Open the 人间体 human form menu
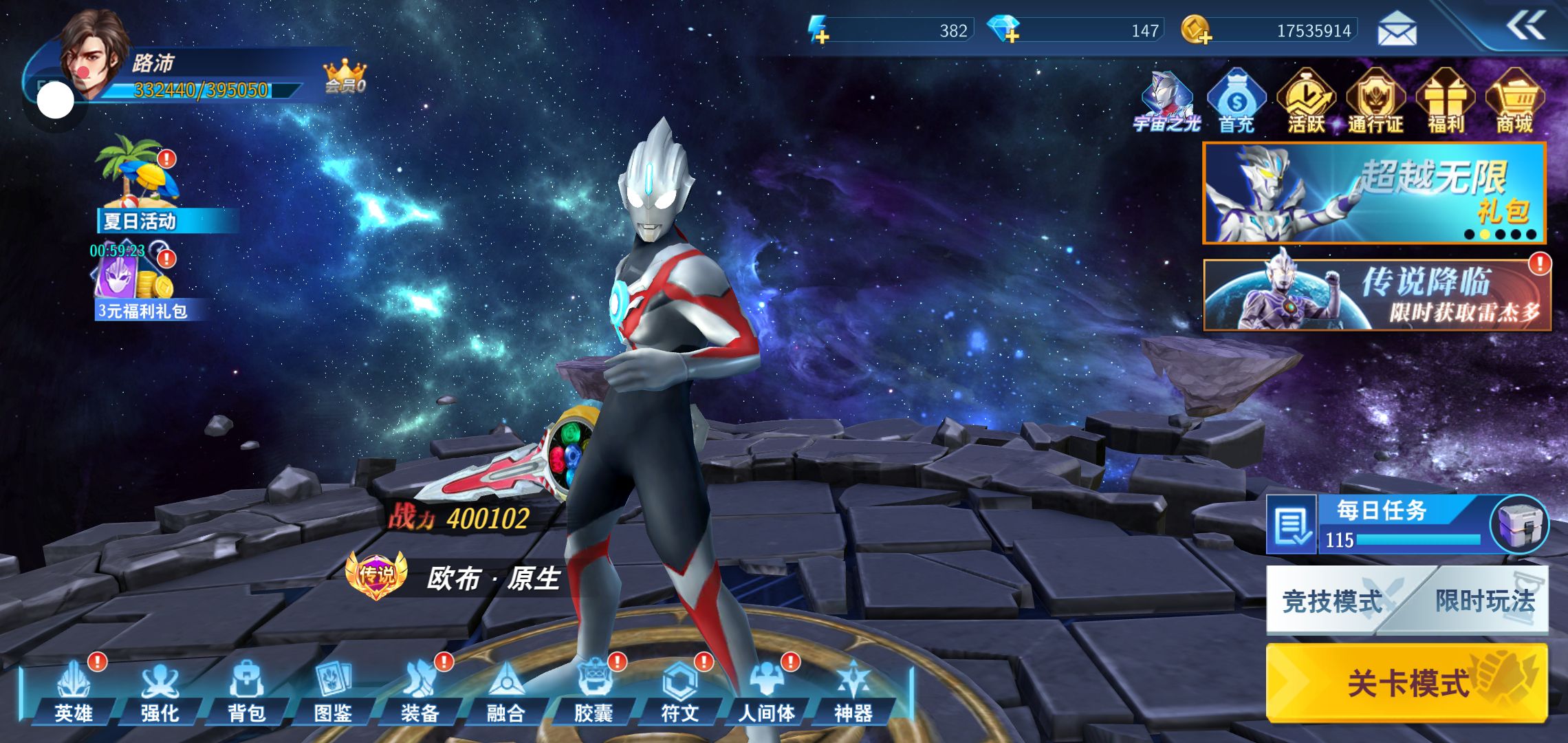Screen dimensions: 1568x743 coord(766,691)
